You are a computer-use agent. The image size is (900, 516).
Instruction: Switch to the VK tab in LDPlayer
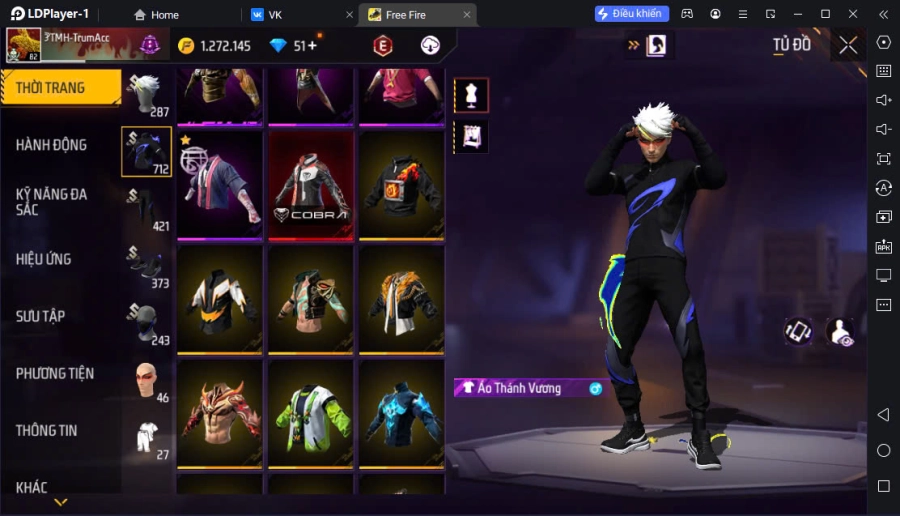298,15
